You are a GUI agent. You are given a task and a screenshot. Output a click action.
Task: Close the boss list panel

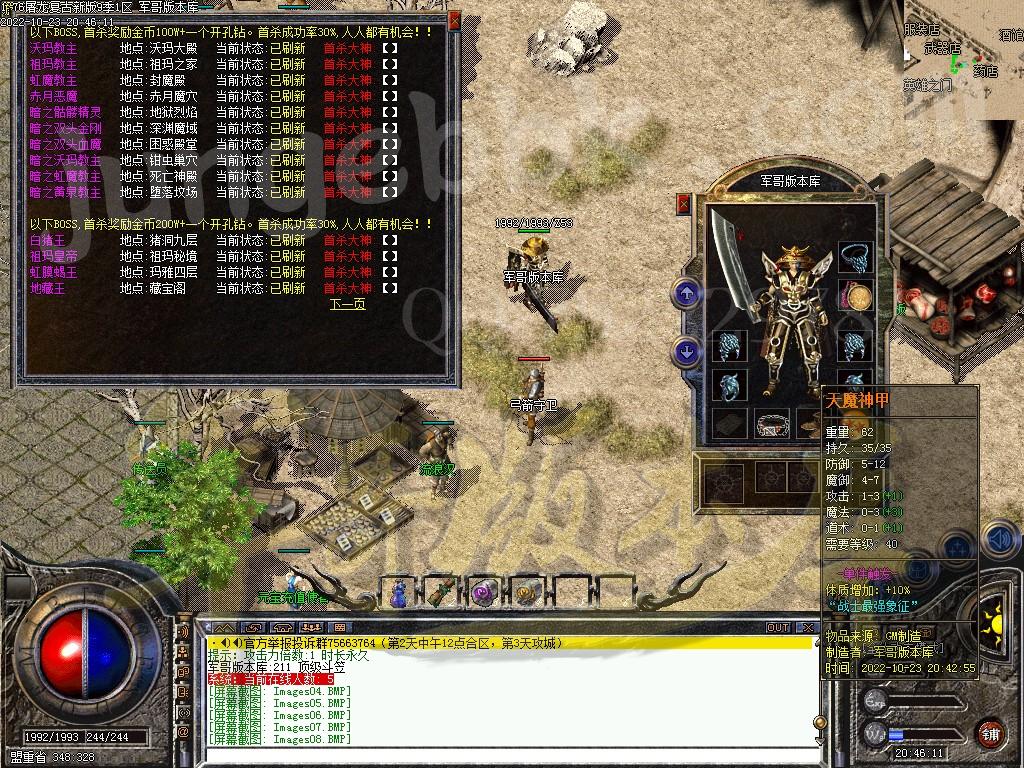[x=456, y=19]
